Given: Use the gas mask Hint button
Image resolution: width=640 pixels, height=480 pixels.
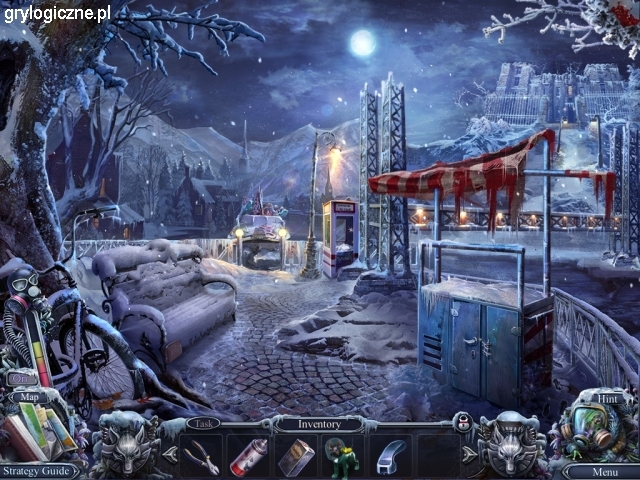Looking at the screenshot, I should point(596,427).
